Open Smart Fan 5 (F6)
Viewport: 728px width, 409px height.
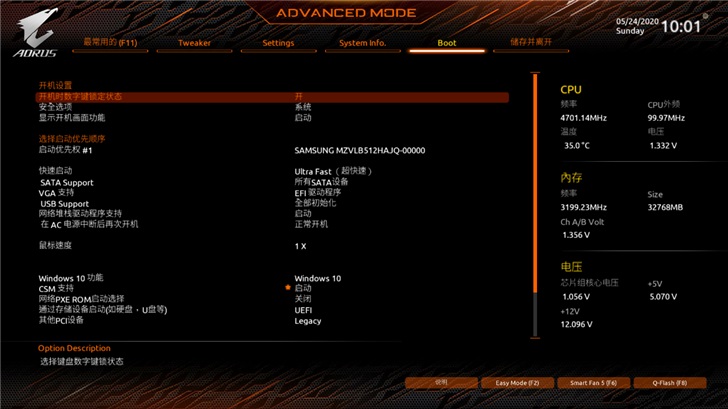(x=593, y=382)
